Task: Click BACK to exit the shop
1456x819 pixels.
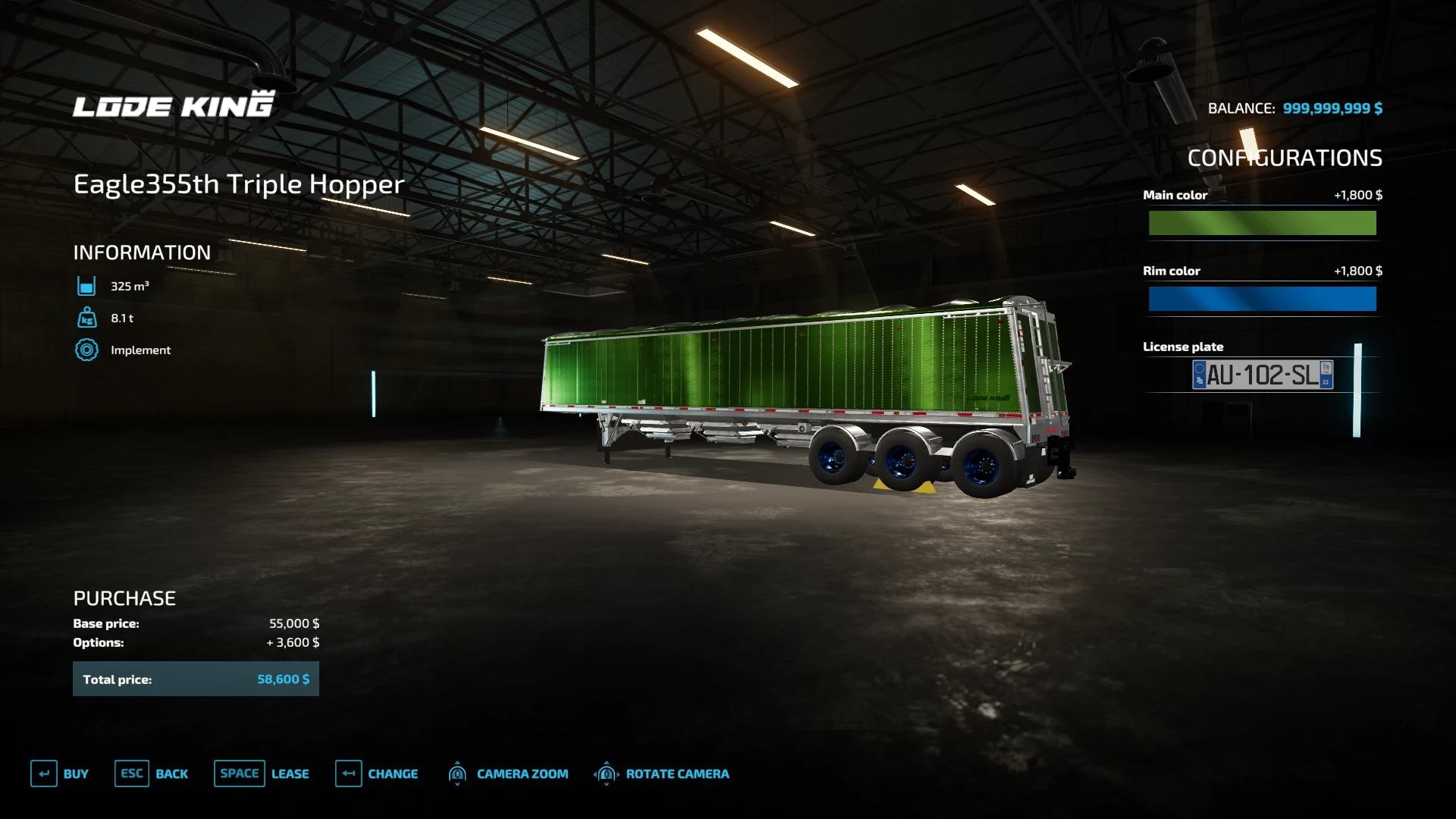Action: (172, 773)
